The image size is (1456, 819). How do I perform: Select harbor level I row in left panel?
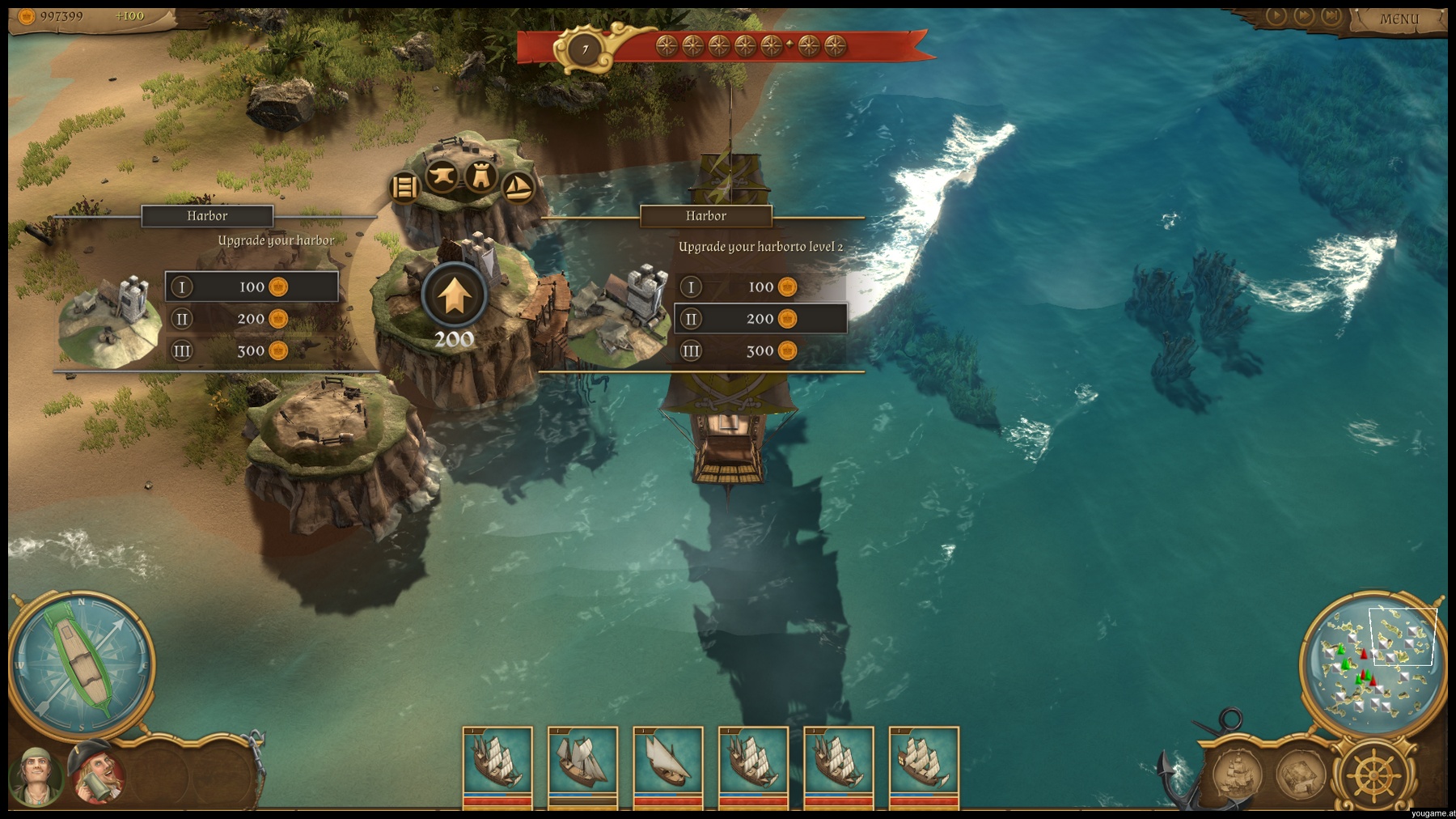tap(252, 286)
